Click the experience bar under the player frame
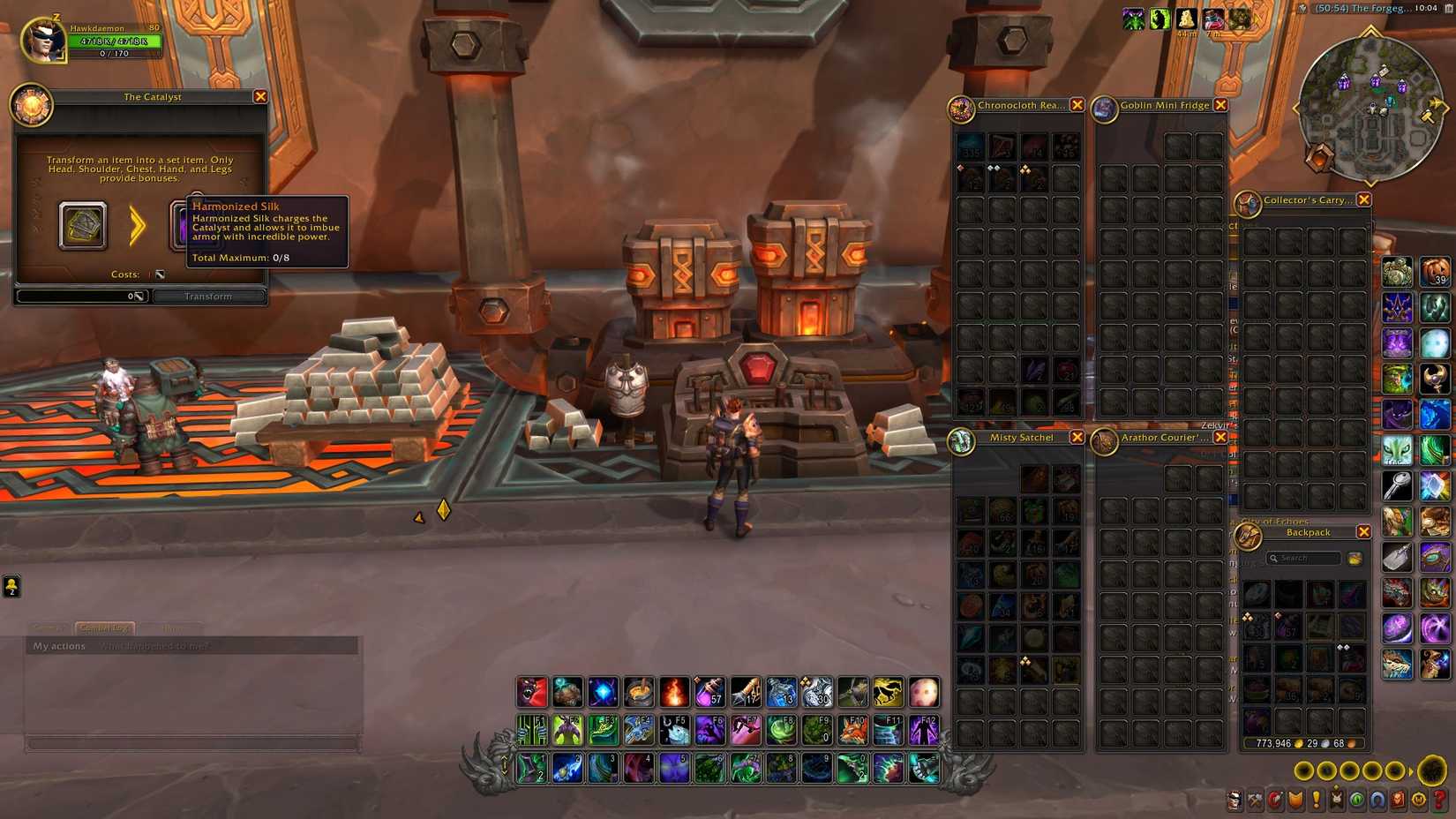Screen dimensions: 1456x819 click(x=115, y=53)
